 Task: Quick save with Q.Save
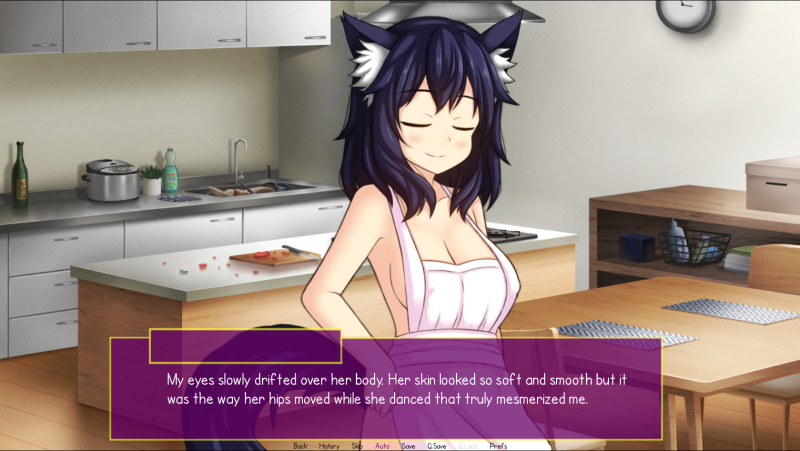point(437,445)
